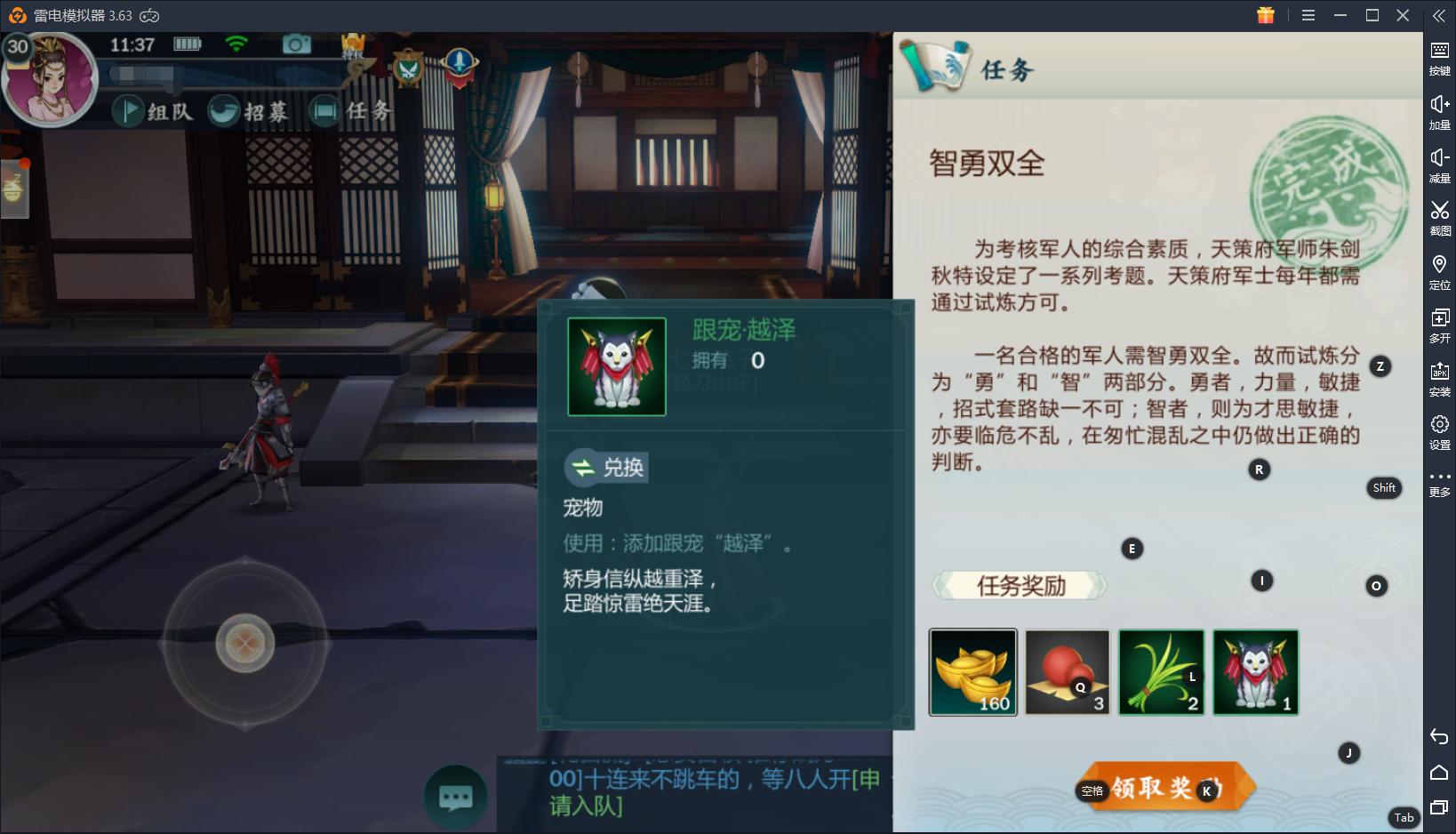Image resolution: width=1456 pixels, height=834 pixels.
Task: Open the hamburger menu in the title bar
Action: [x=1307, y=15]
